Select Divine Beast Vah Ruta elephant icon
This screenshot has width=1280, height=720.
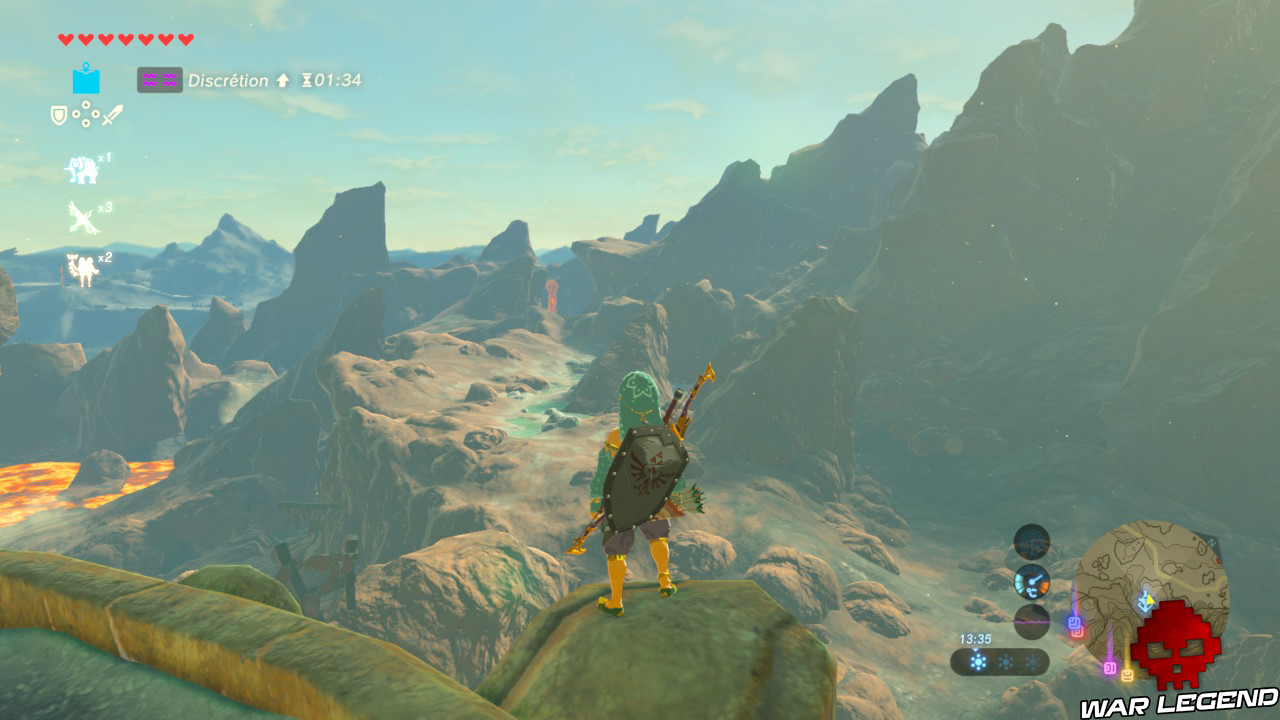coord(82,168)
